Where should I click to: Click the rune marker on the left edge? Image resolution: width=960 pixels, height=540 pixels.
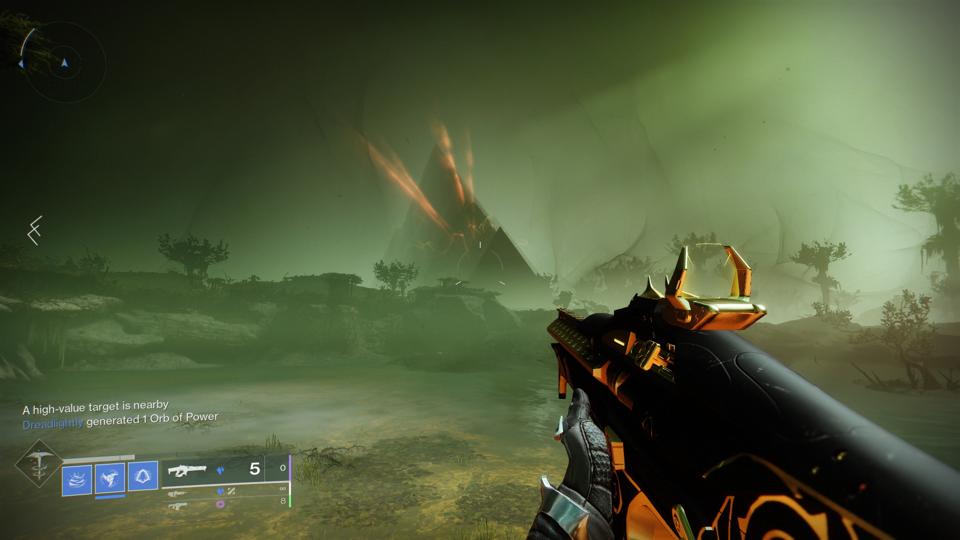(33, 231)
